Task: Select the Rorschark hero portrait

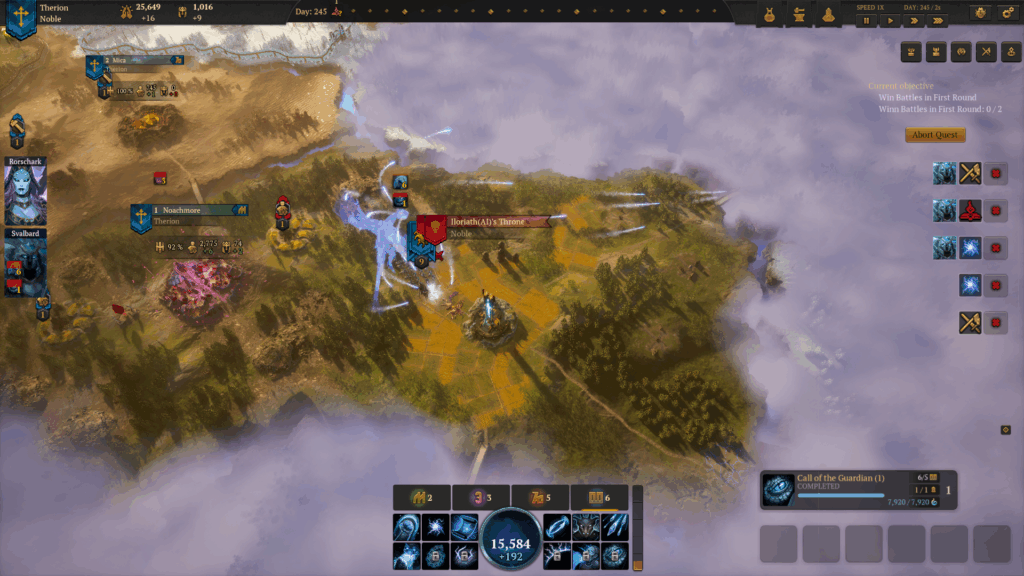Action: coord(24,193)
